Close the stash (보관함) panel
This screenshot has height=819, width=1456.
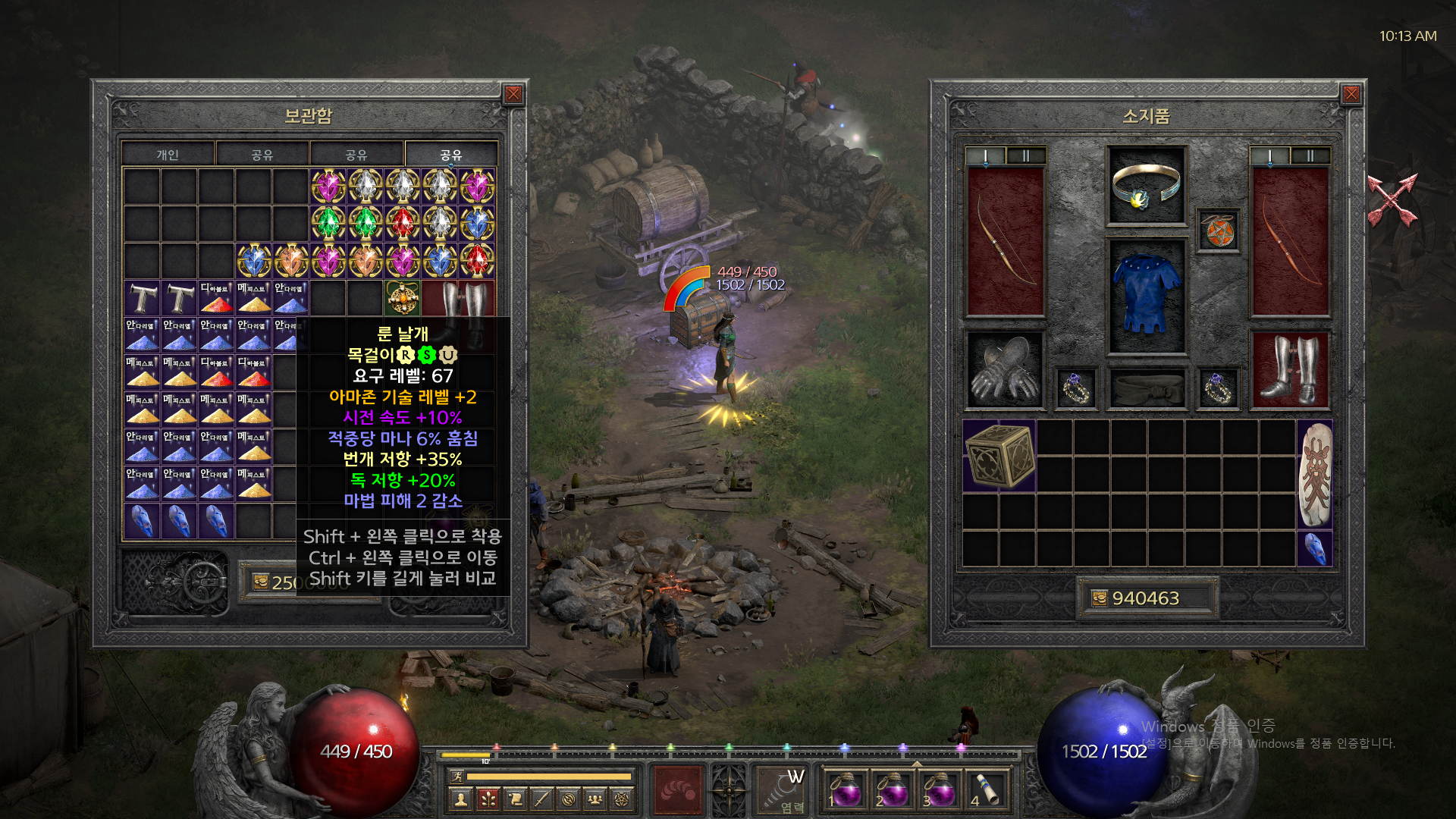click(513, 94)
